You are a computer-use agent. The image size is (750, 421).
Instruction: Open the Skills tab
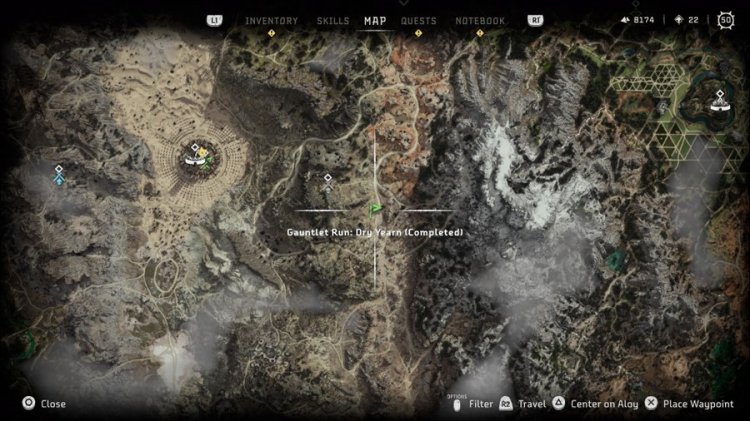(x=333, y=20)
